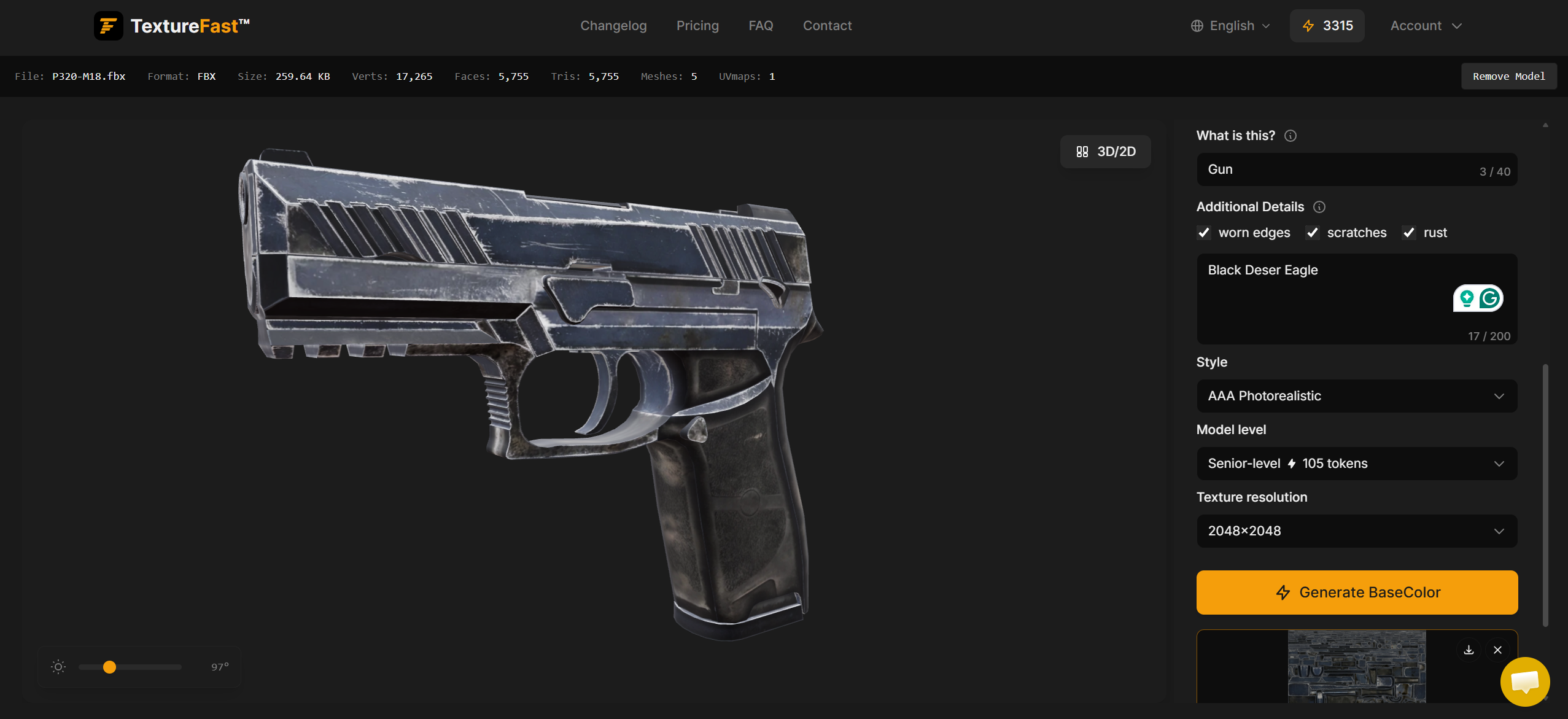Click the download icon on the texture preview
The image size is (1568, 719).
point(1469,650)
